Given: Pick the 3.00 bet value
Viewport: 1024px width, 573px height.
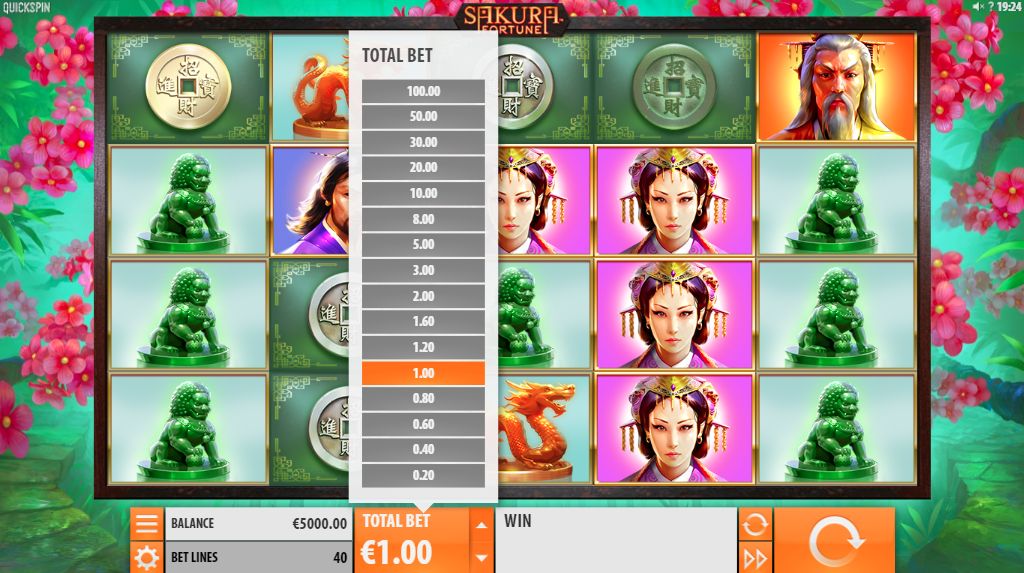Looking at the screenshot, I should 423,271.
